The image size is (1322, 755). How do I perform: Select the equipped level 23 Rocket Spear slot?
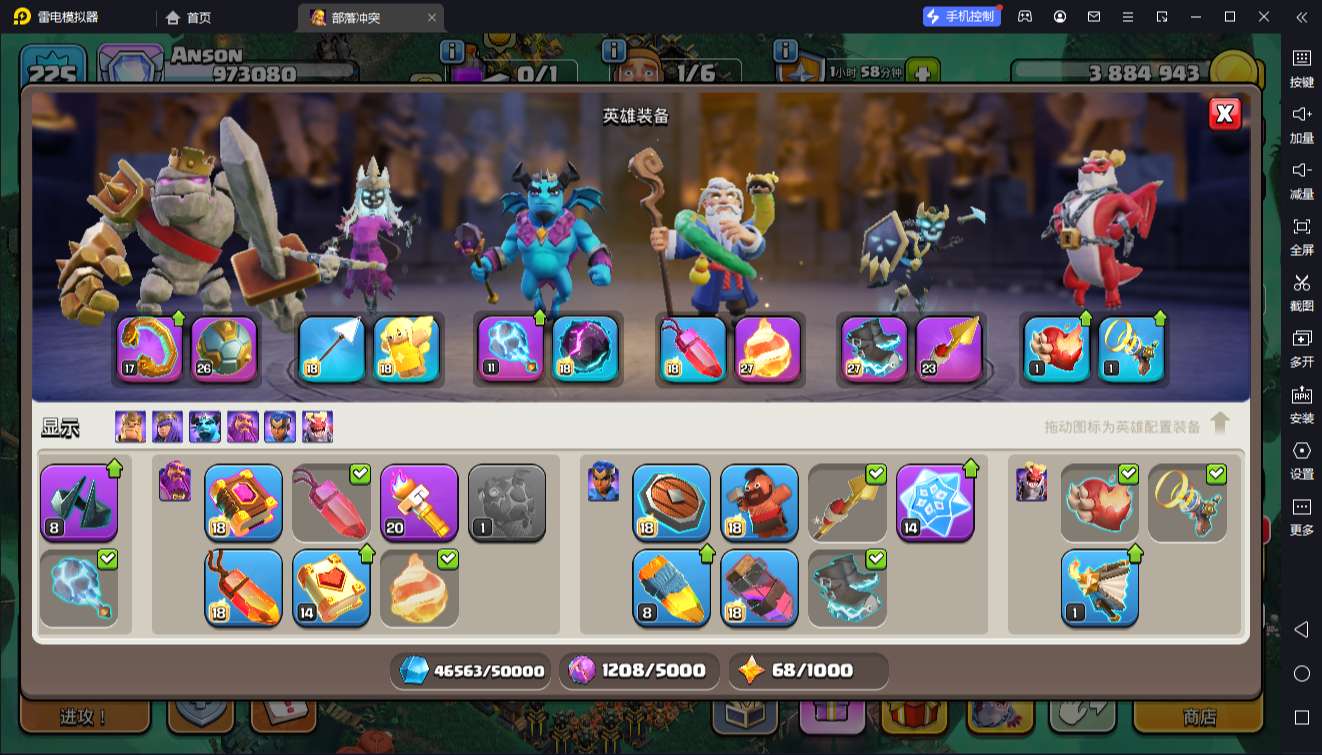(949, 349)
